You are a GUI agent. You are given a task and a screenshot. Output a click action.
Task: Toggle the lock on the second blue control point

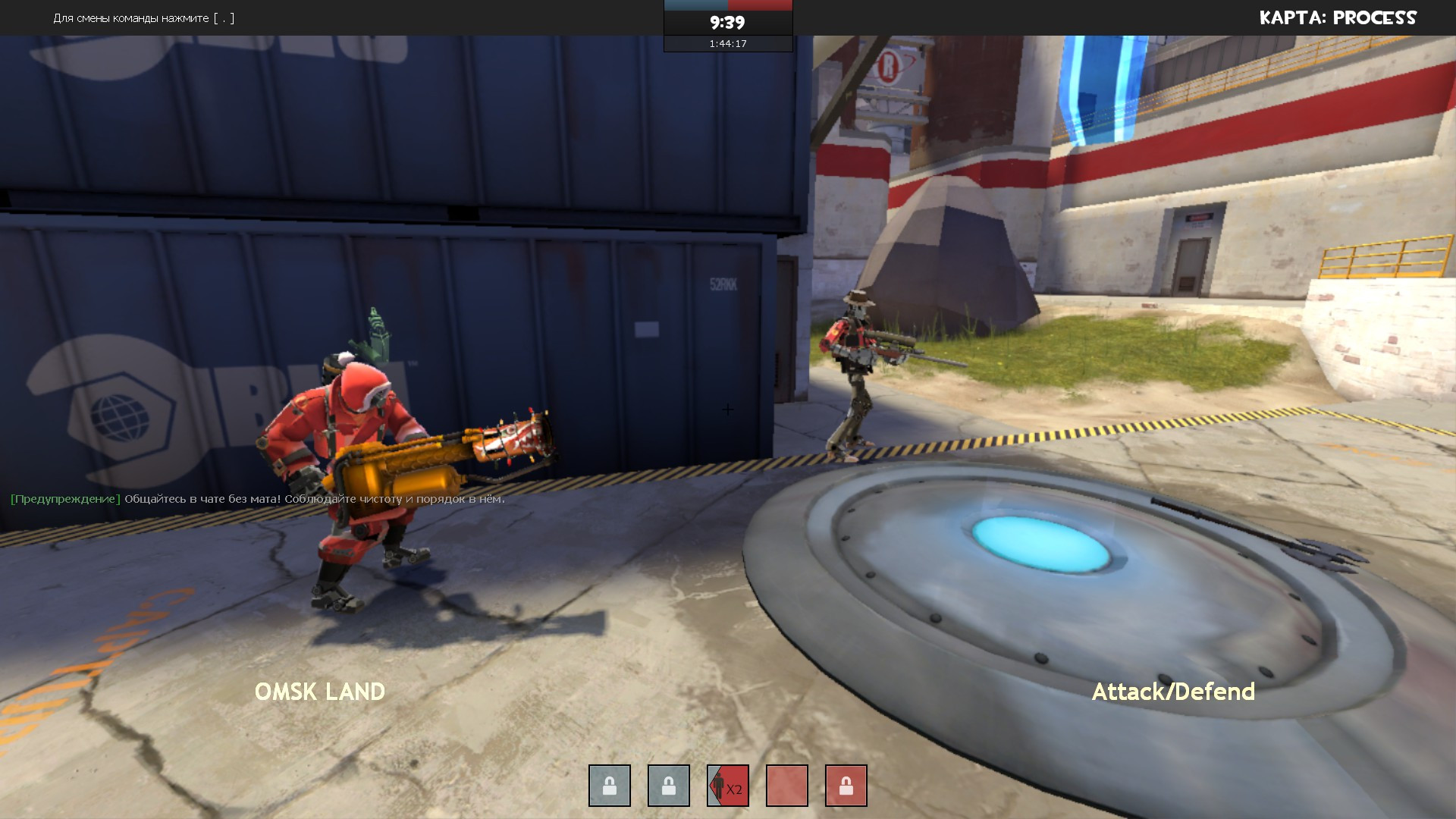[668, 786]
